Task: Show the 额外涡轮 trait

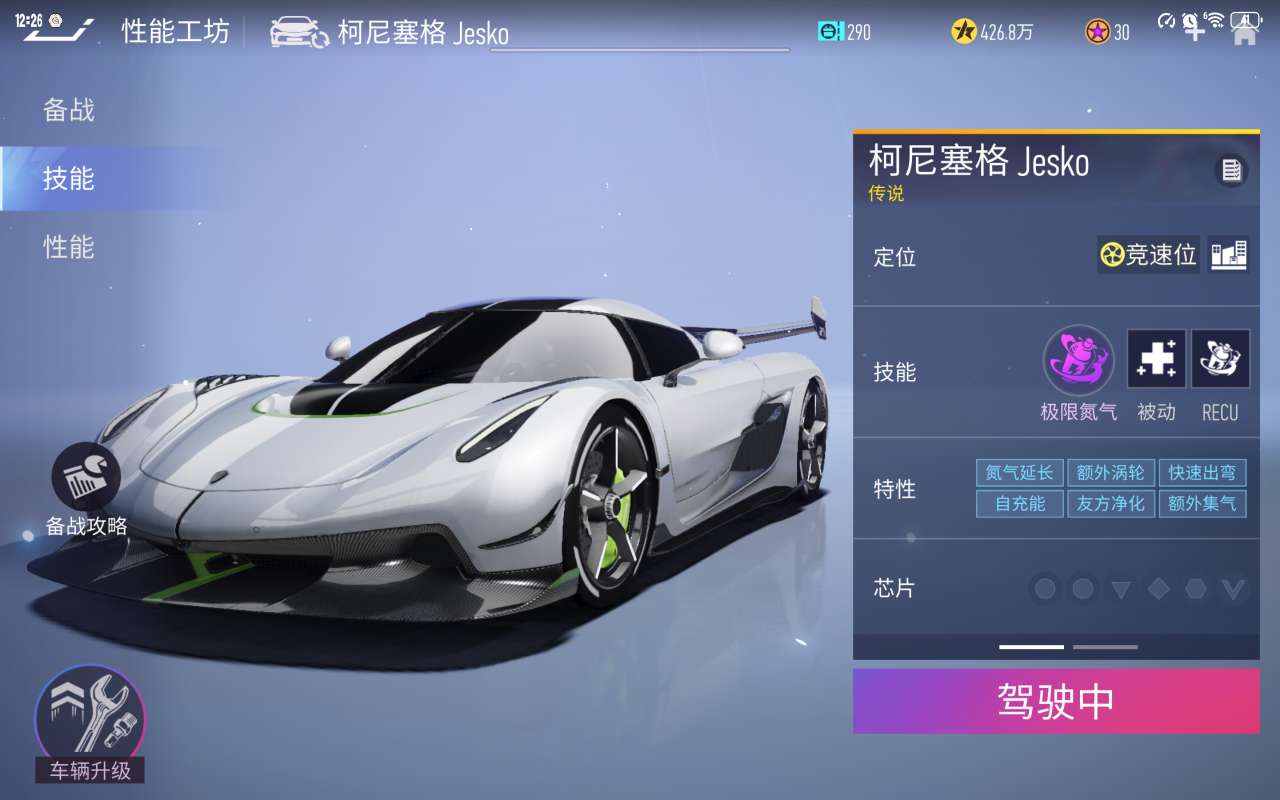Action: point(1111,473)
